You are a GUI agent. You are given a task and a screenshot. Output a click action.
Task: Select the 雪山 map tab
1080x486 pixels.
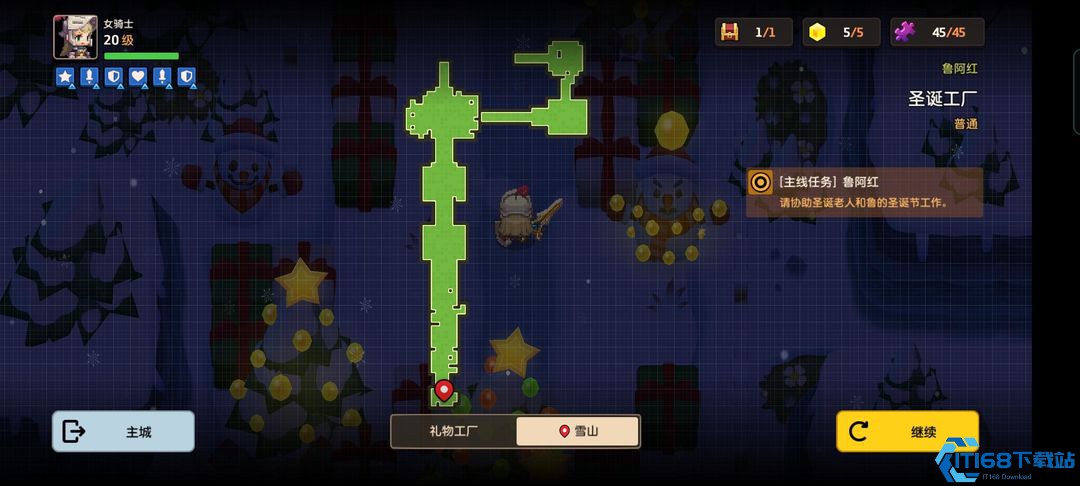578,432
